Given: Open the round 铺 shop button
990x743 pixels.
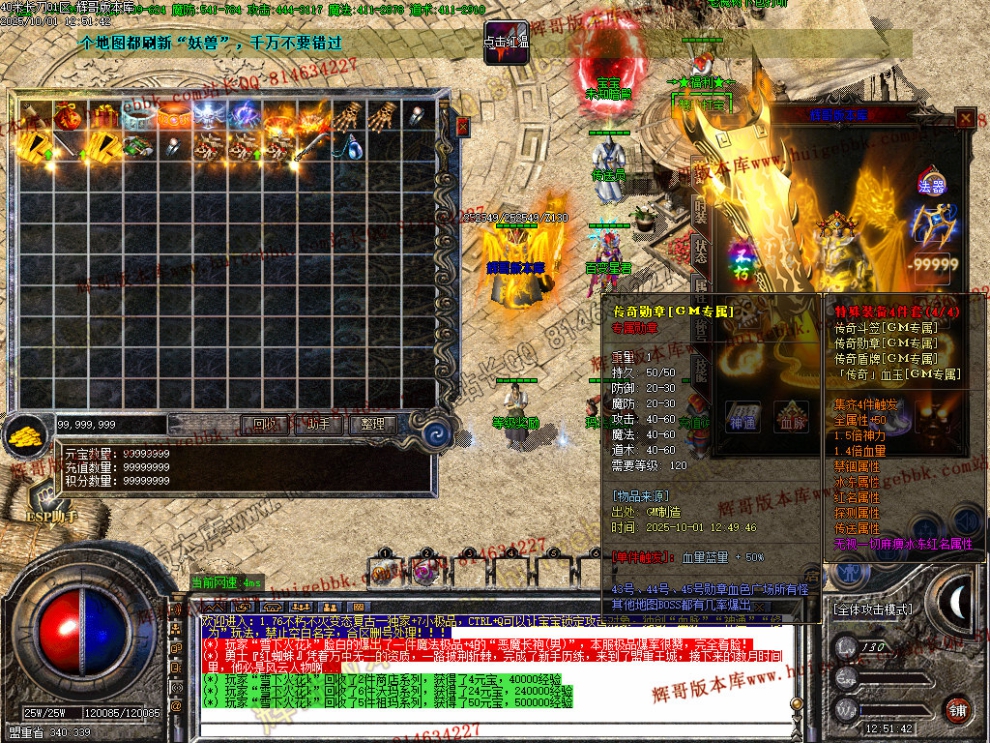Looking at the screenshot, I should coord(957,709).
